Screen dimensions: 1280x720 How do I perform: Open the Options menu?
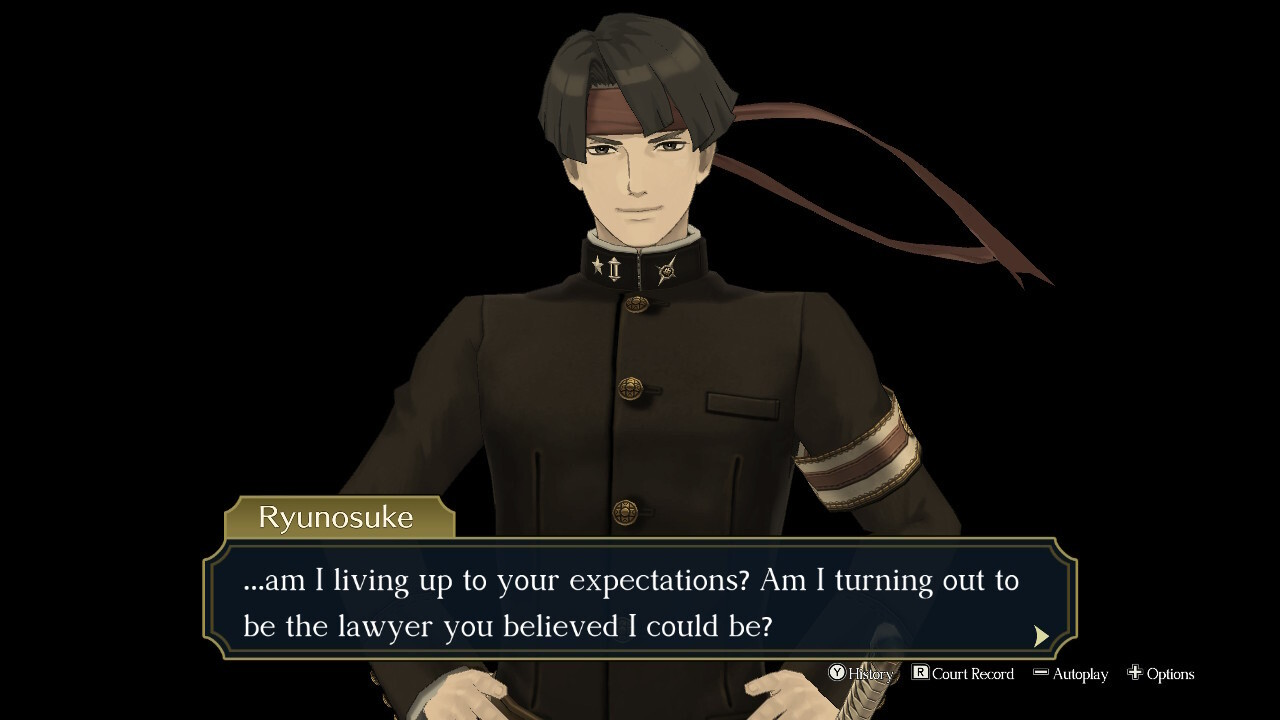click(1161, 674)
